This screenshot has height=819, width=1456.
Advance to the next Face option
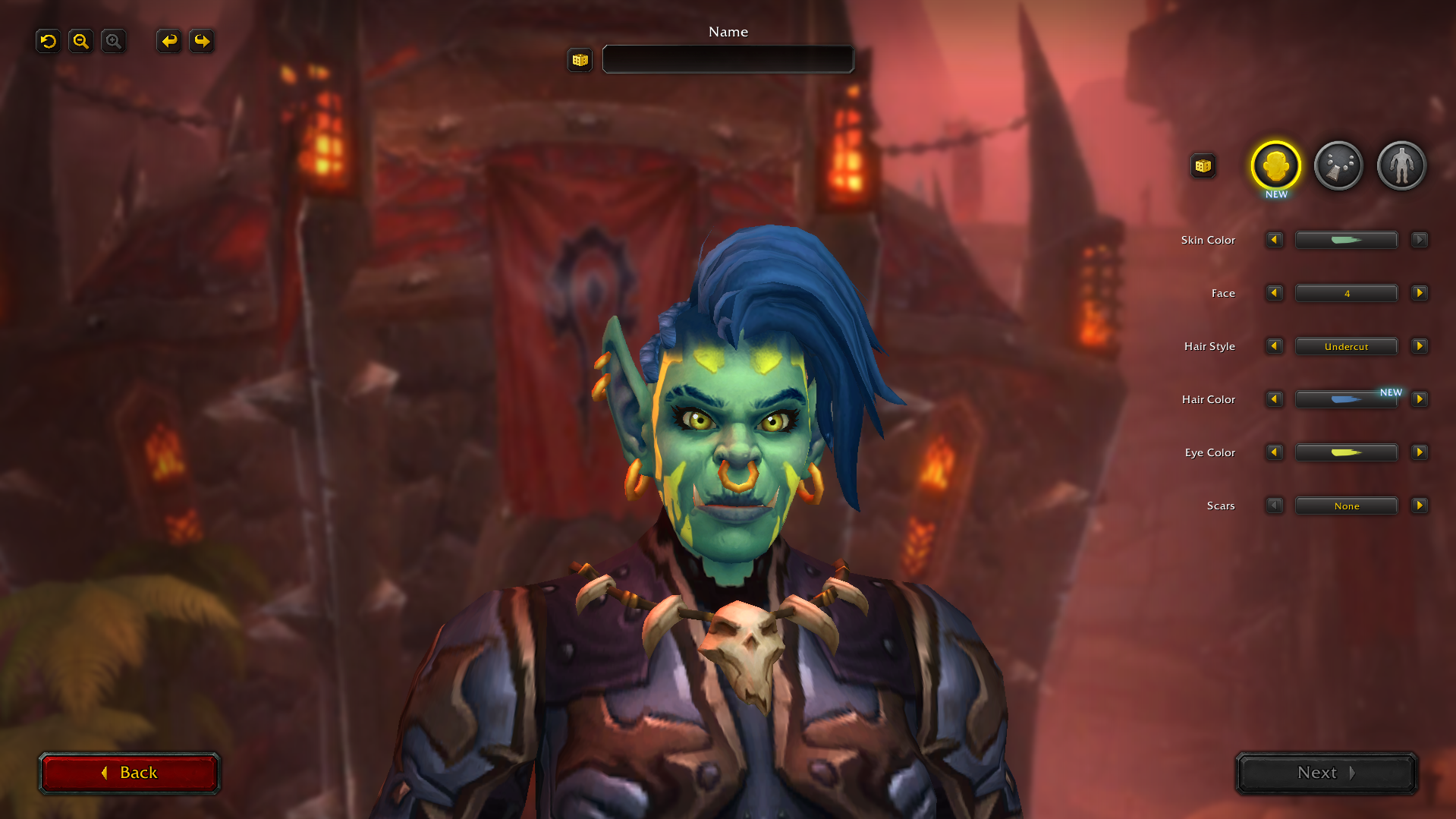(1420, 293)
